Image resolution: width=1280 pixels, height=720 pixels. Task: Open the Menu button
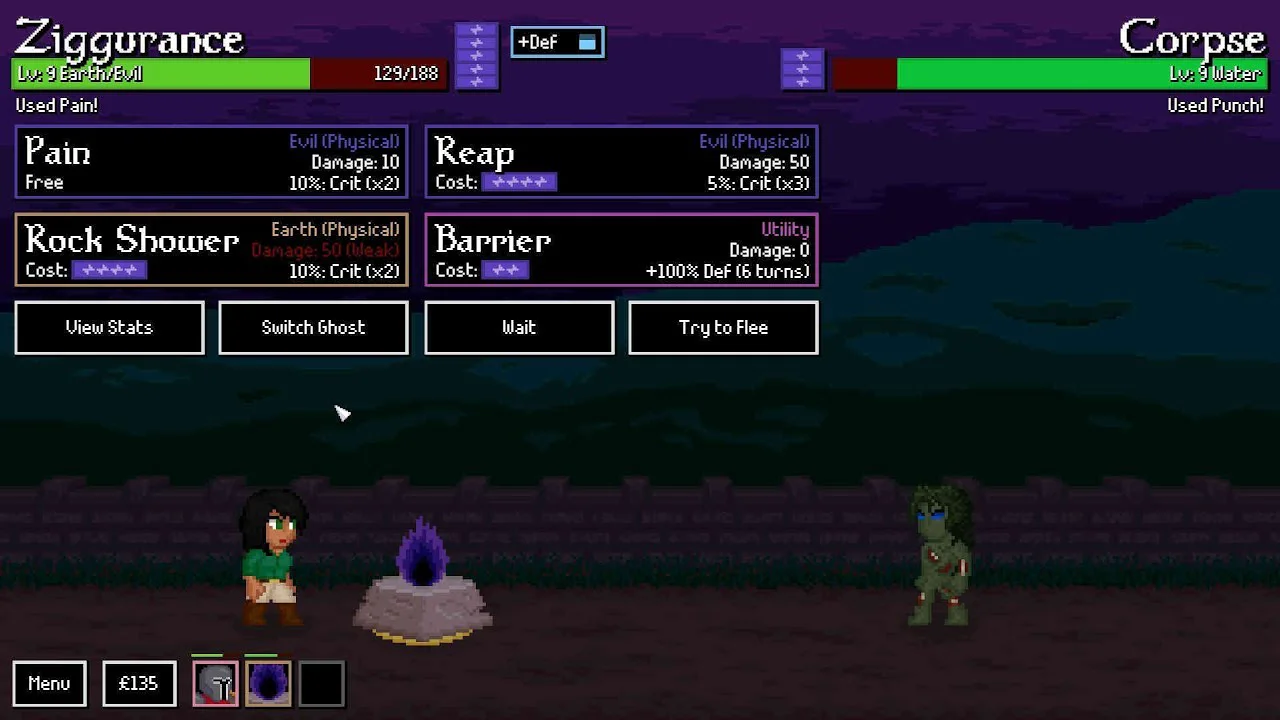(x=49, y=684)
